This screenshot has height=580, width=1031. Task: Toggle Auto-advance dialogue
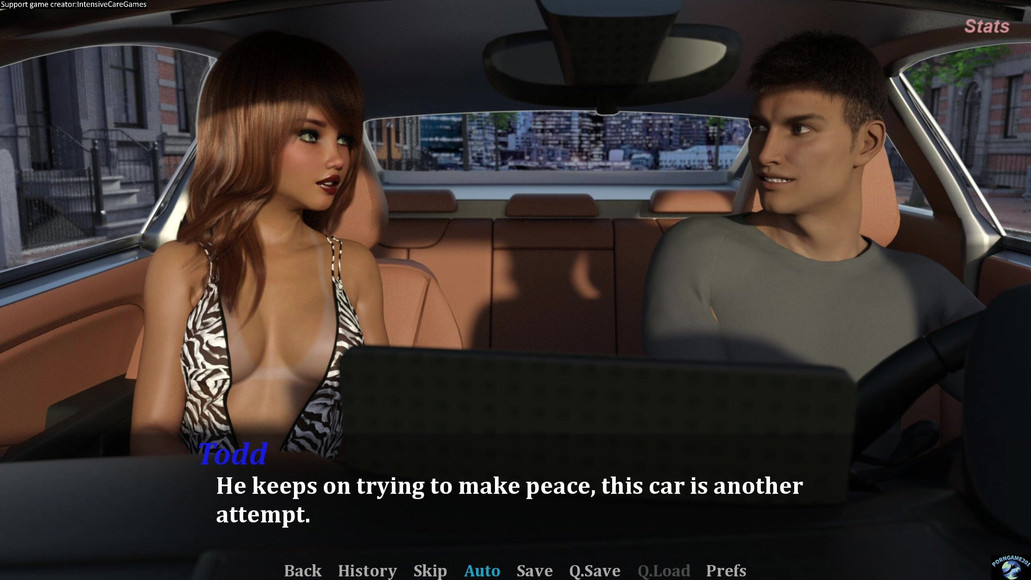pos(482,570)
